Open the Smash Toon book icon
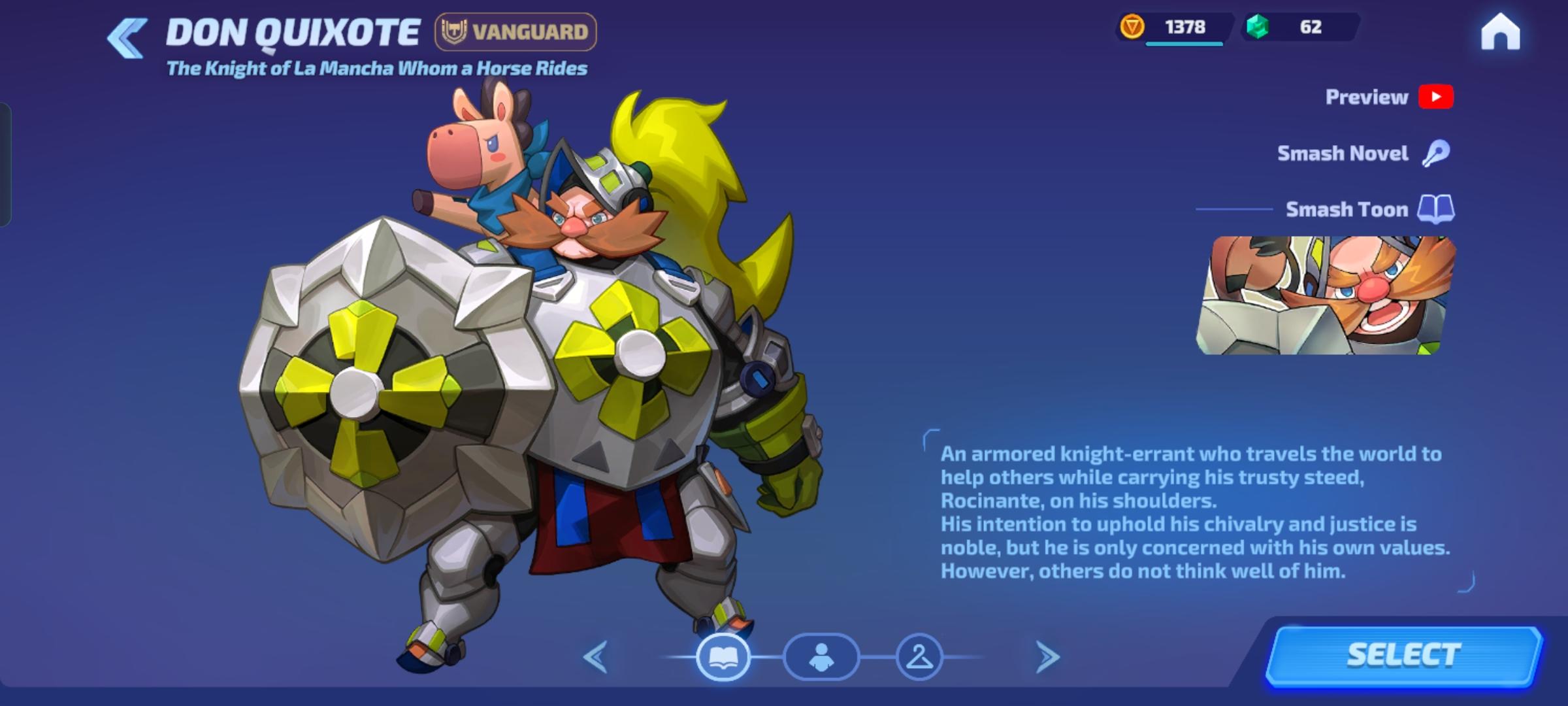The width and height of the screenshot is (1568, 706). (1435, 209)
